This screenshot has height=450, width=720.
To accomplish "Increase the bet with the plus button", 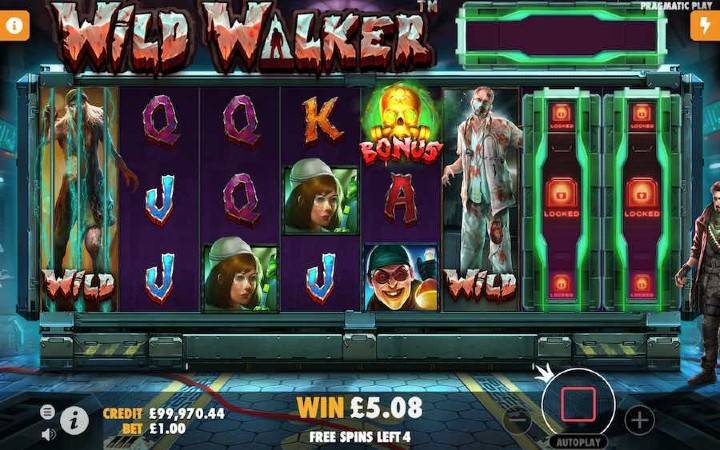I will pos(640,419).
